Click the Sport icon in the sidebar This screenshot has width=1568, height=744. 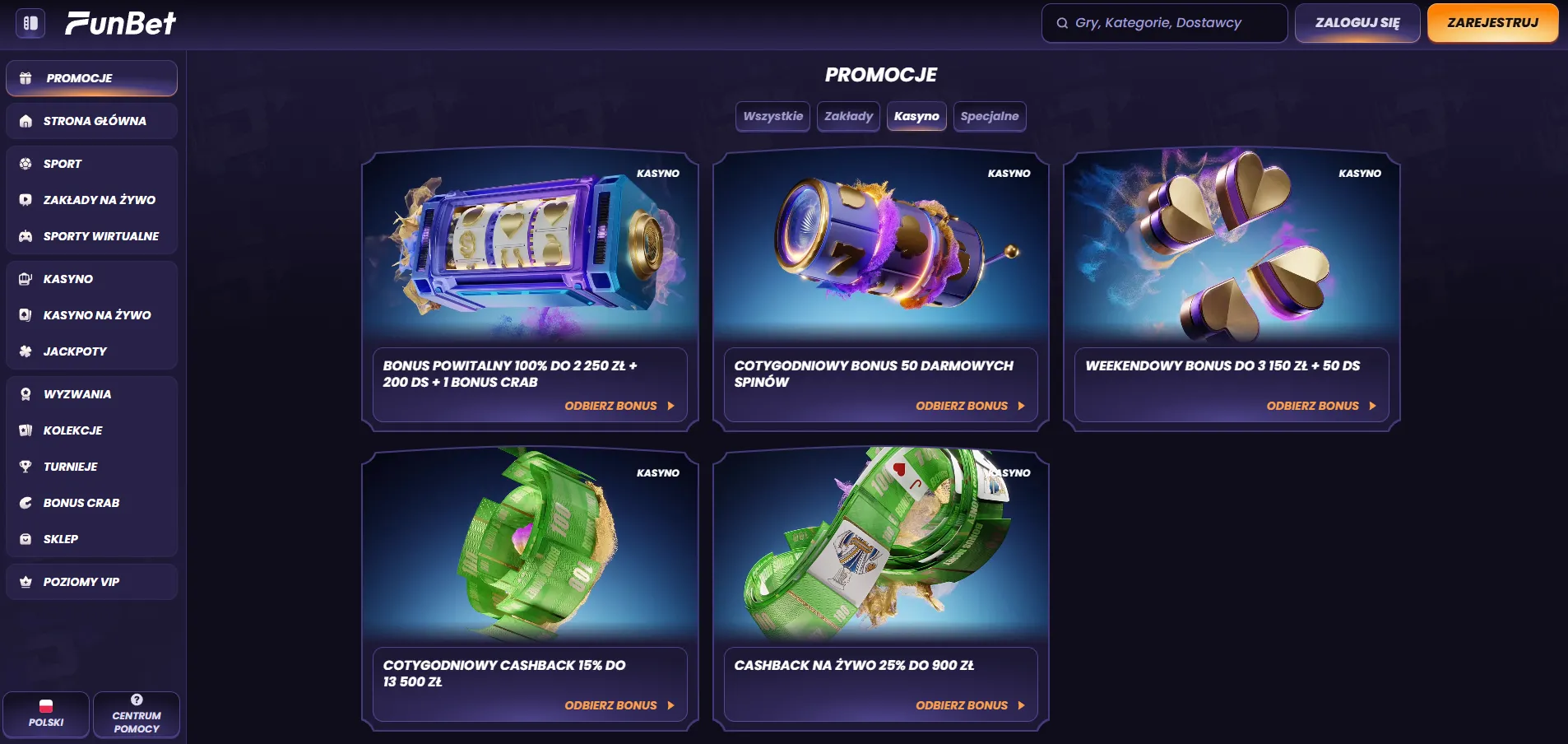(x=26, y=164)
